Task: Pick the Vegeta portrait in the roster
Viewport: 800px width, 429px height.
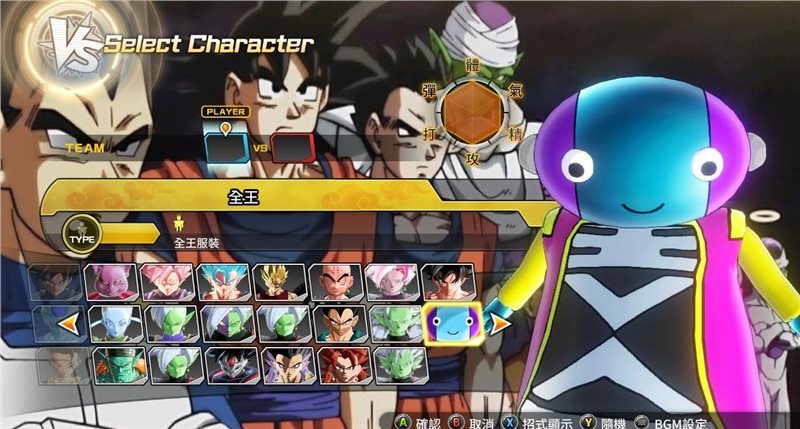Action: point(335,323)
